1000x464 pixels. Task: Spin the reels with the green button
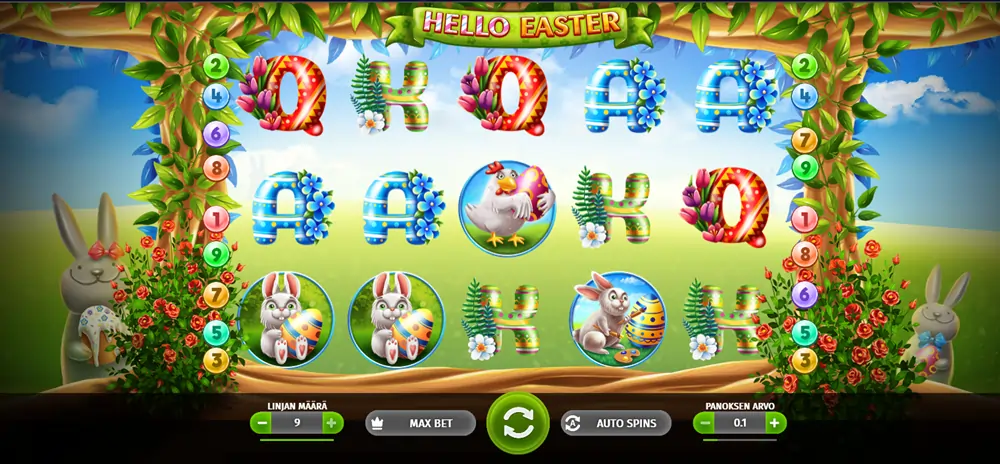[x=518, y=423]
